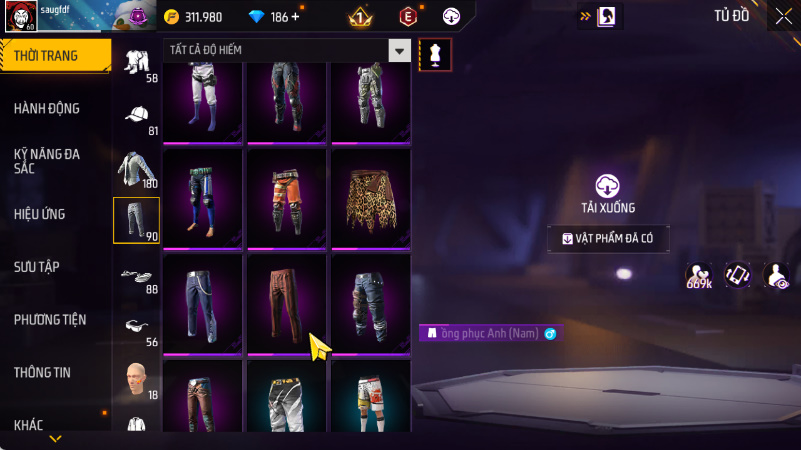
Task: Select the jacket tops category with 180
Action: [136, 169]
